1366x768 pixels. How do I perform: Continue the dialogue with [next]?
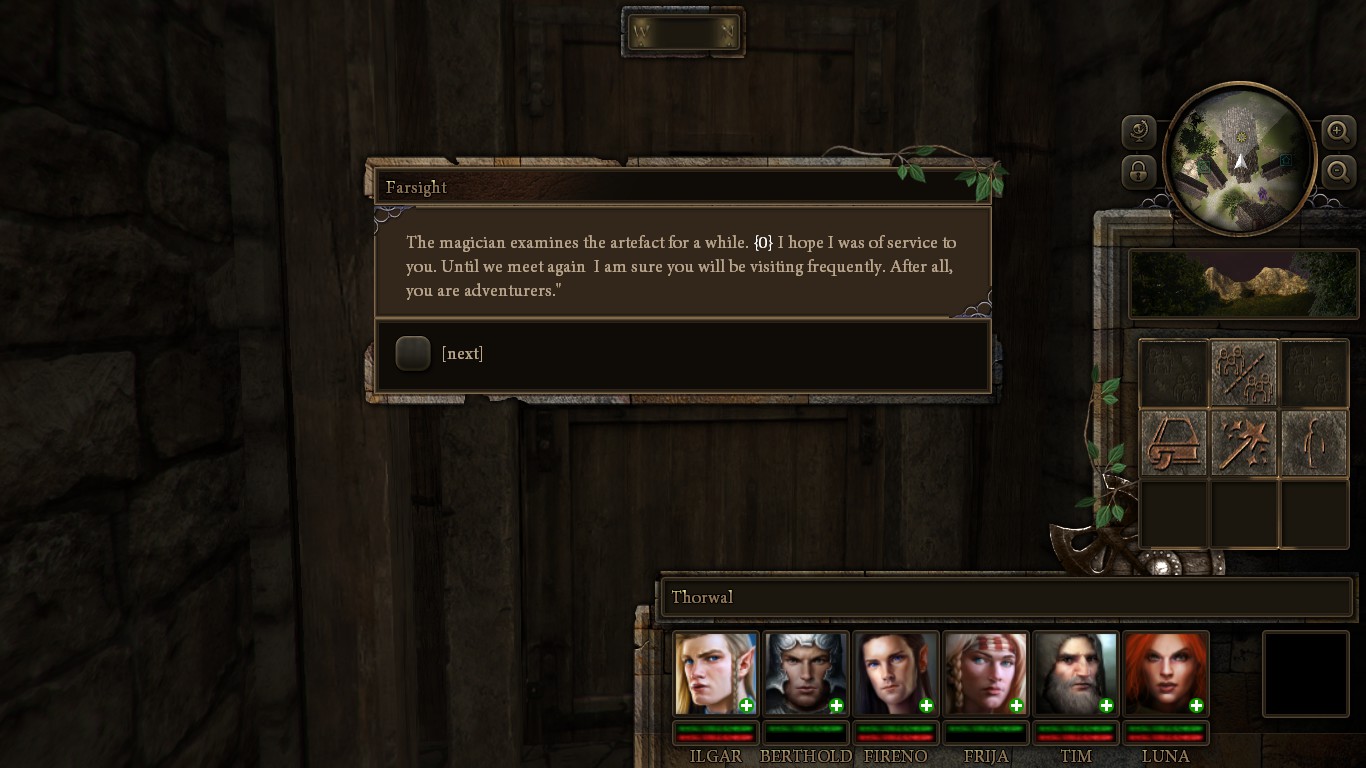(x=413, y=353)
